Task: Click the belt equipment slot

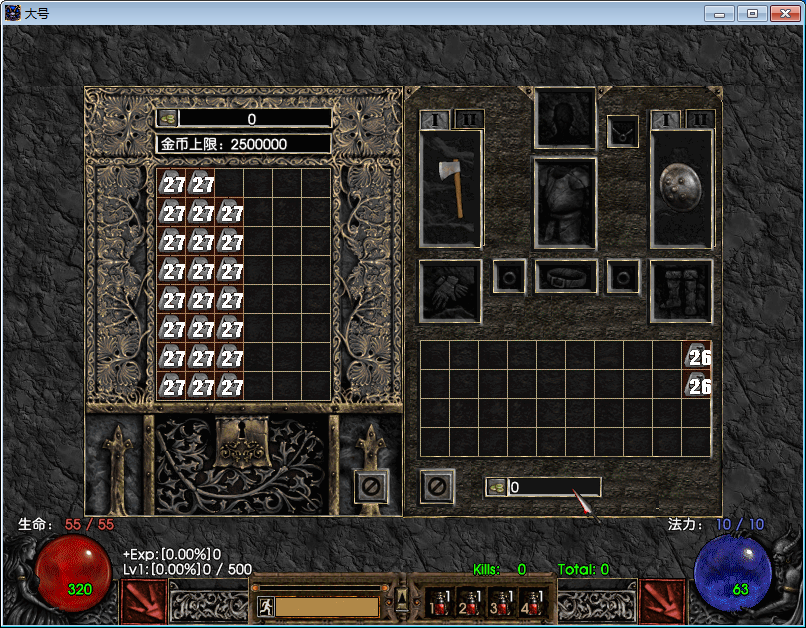Action: (x=565, y=276)
